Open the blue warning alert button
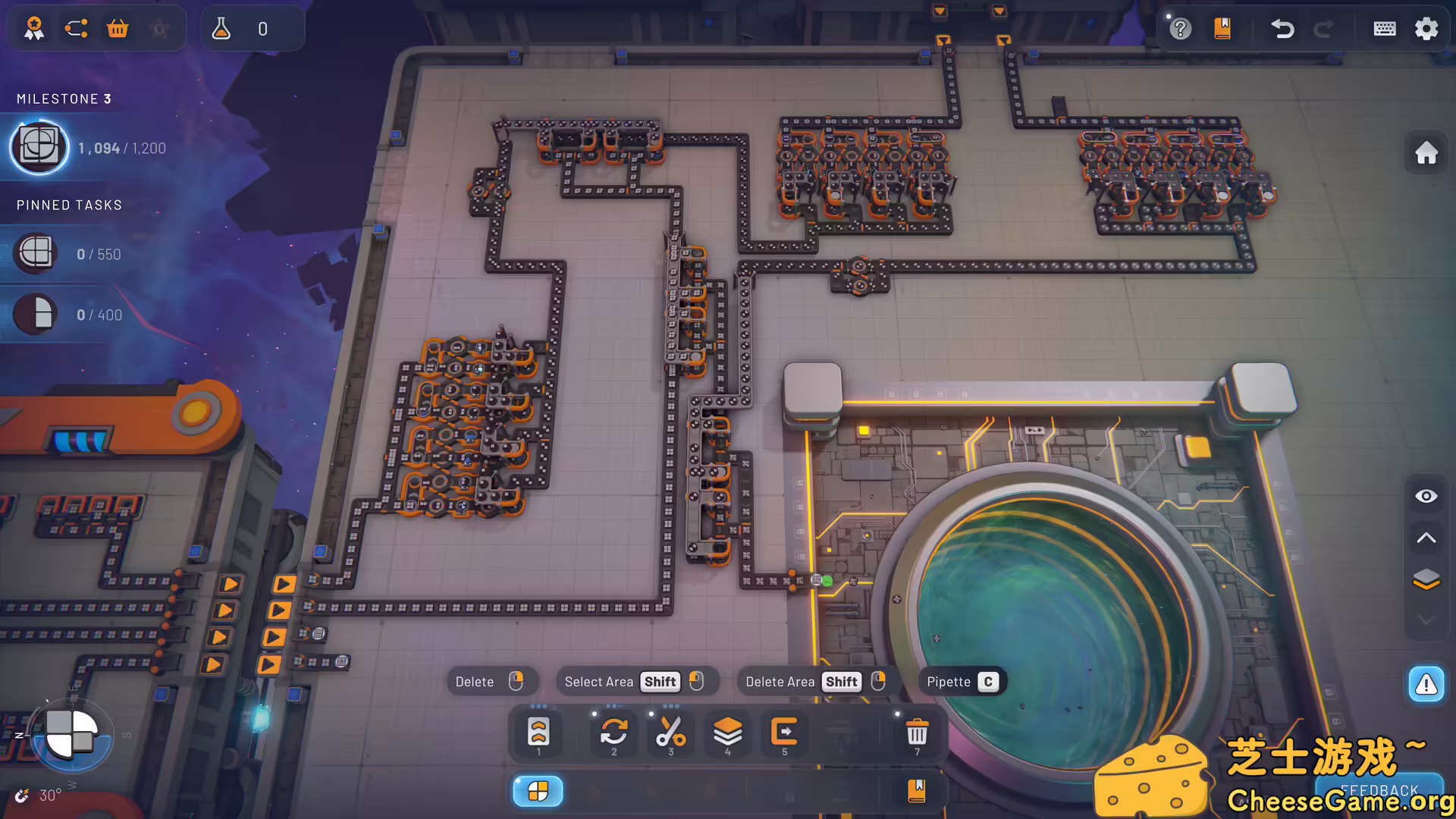1456x819 pixels. (1426, 685)
